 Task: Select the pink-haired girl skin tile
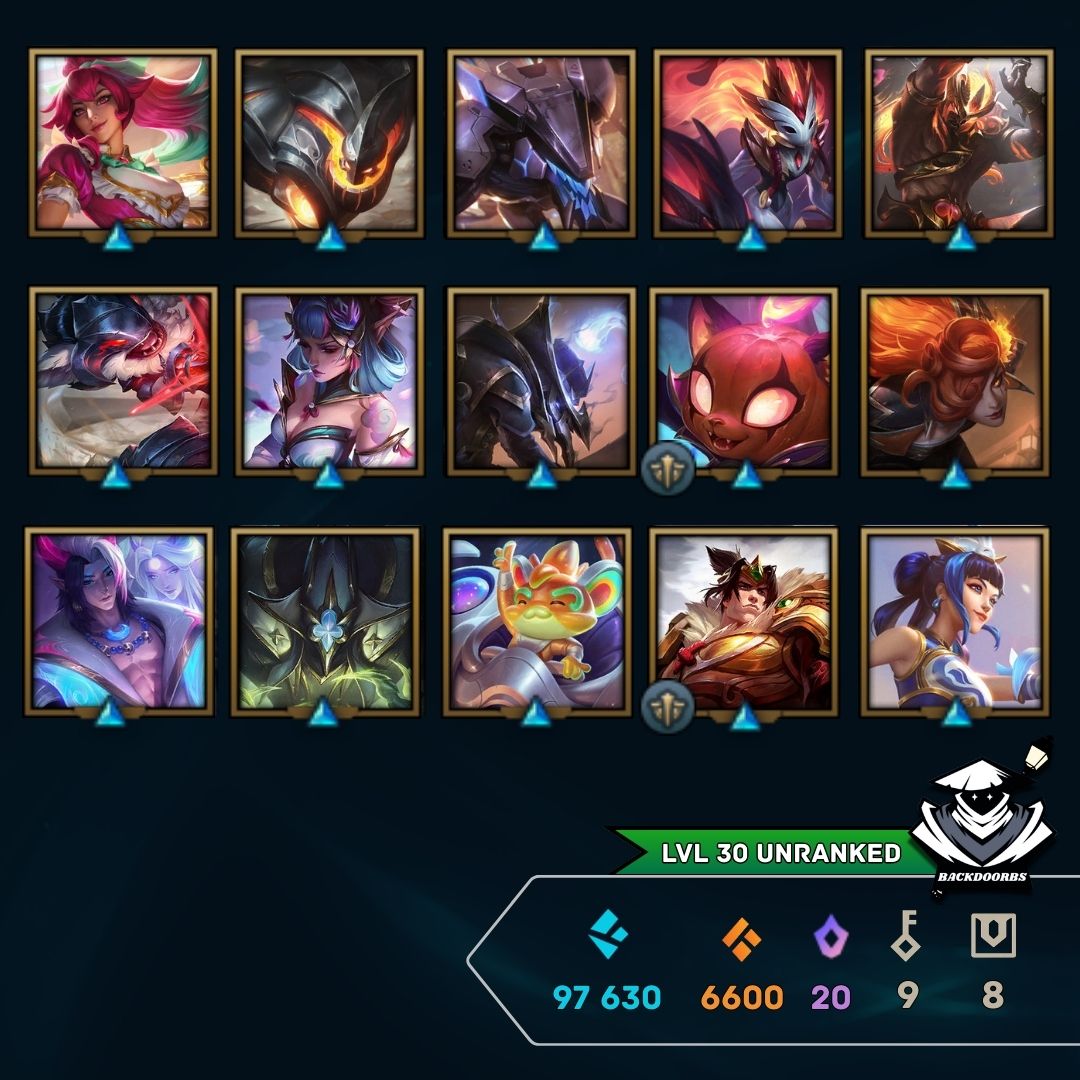tap(123, 143)
